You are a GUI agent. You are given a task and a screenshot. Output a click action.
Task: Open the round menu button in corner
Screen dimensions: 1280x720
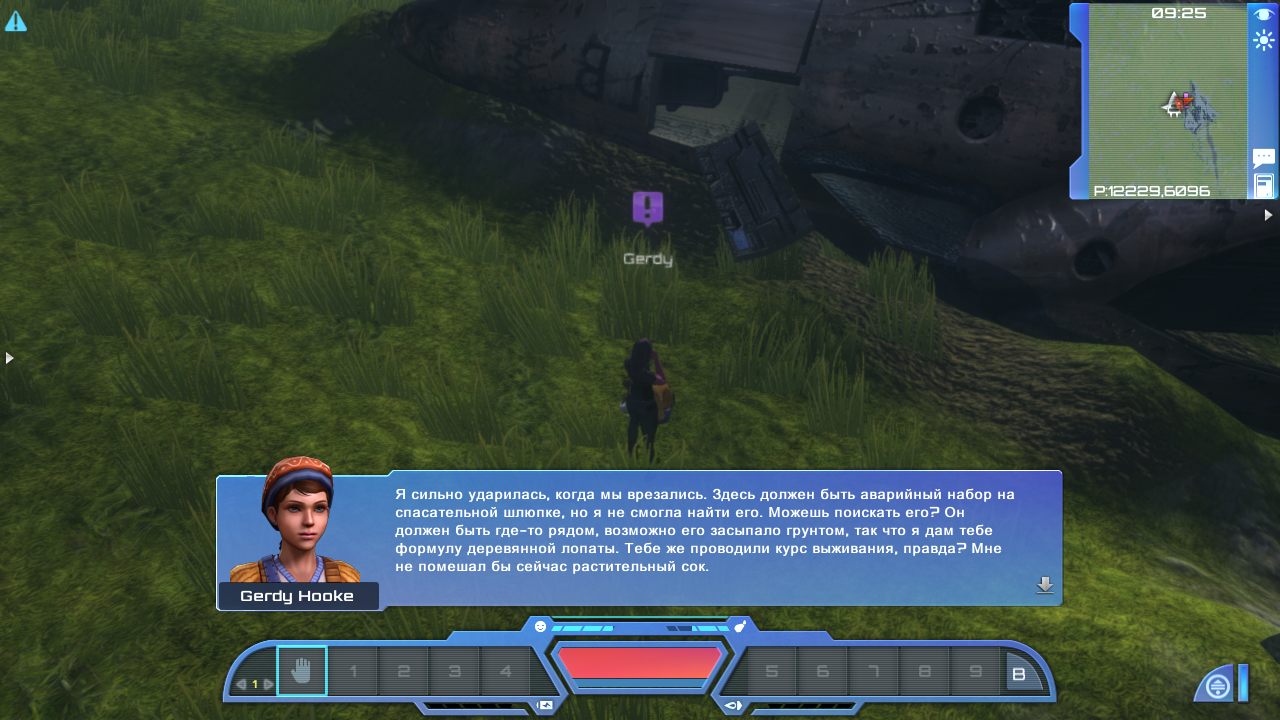click(x=1216, y=687)
